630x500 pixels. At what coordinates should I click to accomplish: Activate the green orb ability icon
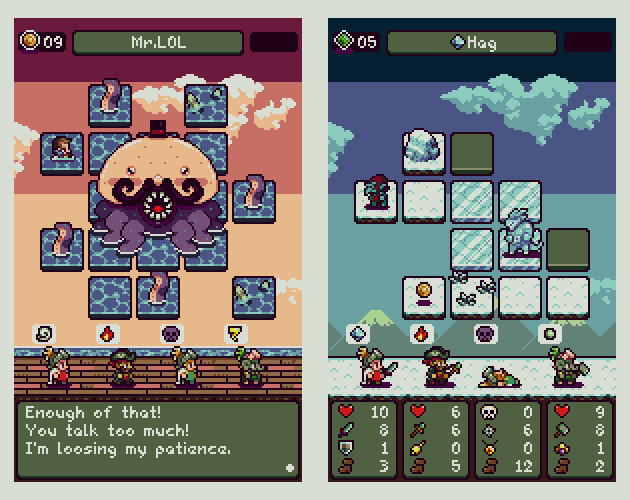(549, 333)
